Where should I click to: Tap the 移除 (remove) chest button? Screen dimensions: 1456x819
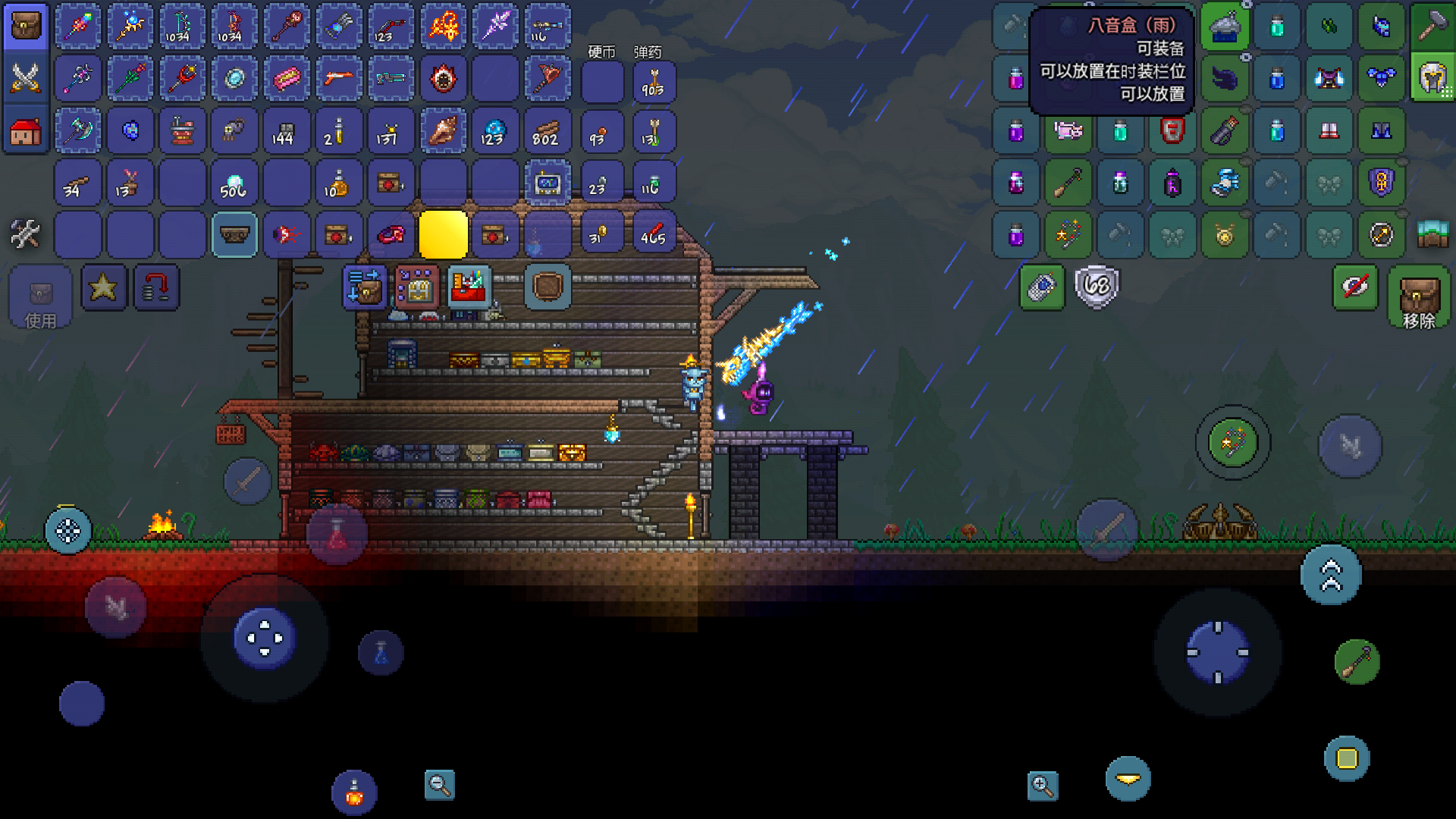pyautogui.click(x=1419, y=297)
